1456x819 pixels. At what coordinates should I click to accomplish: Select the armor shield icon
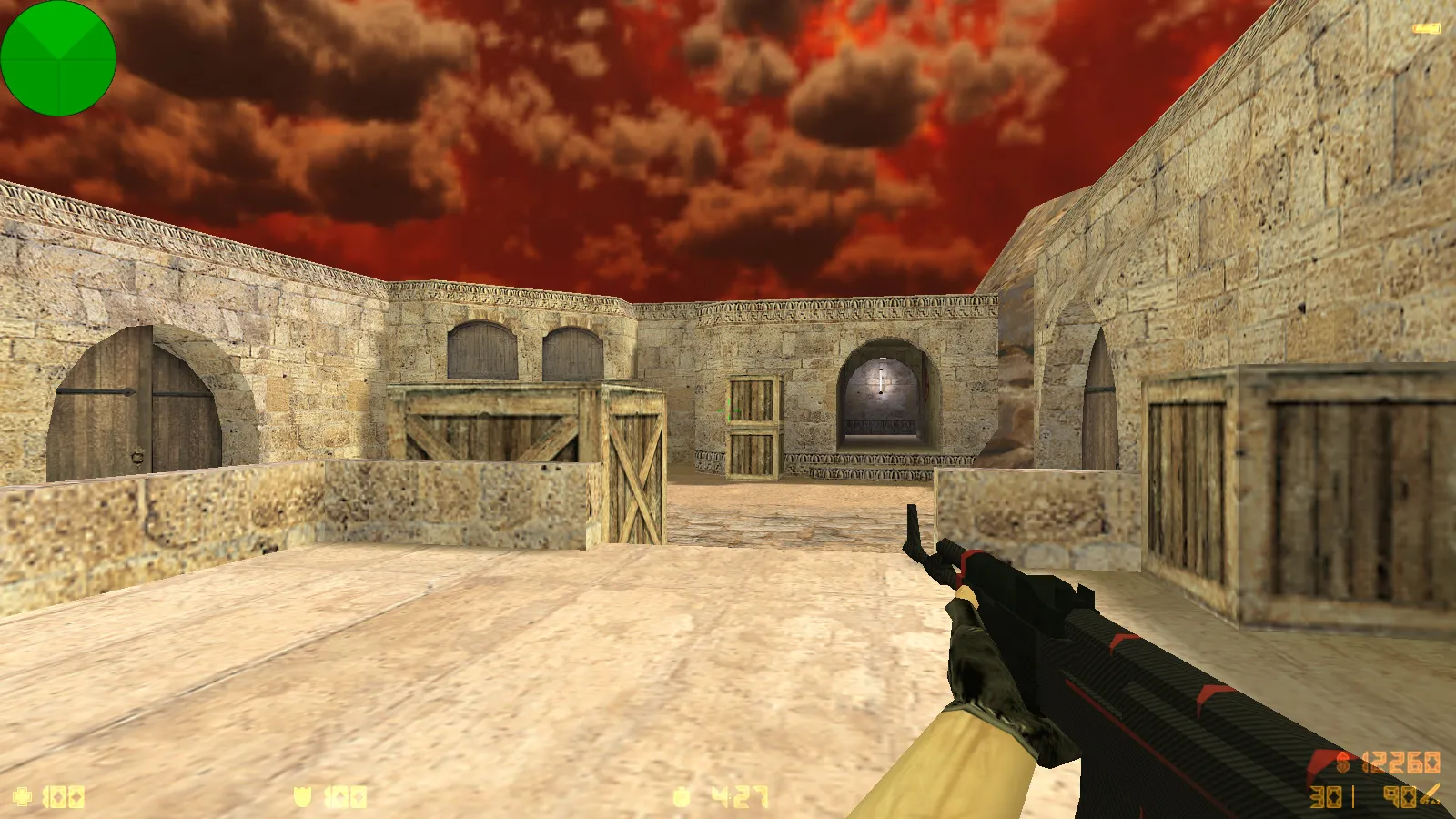click(x=302, y=796)
